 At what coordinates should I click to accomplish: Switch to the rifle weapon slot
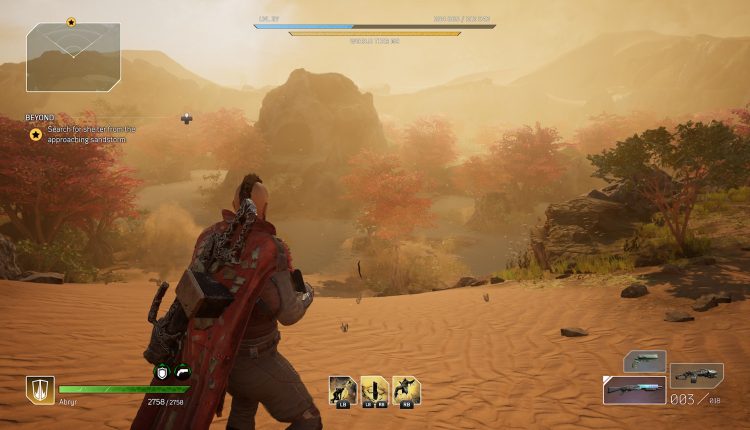(696, 375)
